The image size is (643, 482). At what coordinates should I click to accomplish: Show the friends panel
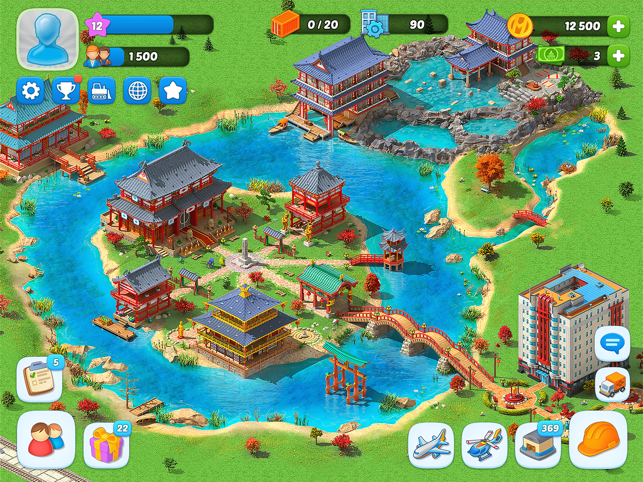[46, 439]
